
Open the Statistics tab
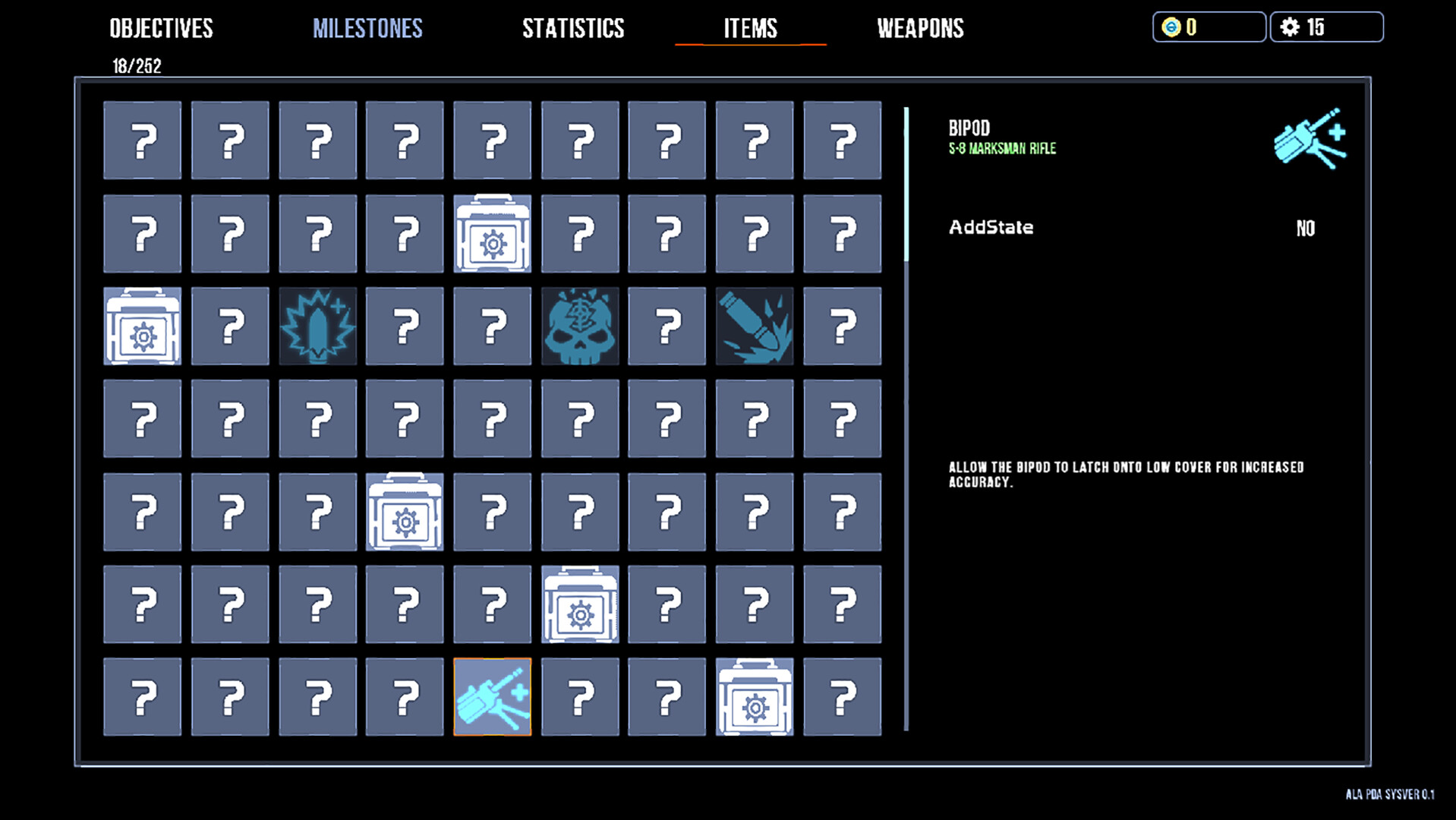572,28
